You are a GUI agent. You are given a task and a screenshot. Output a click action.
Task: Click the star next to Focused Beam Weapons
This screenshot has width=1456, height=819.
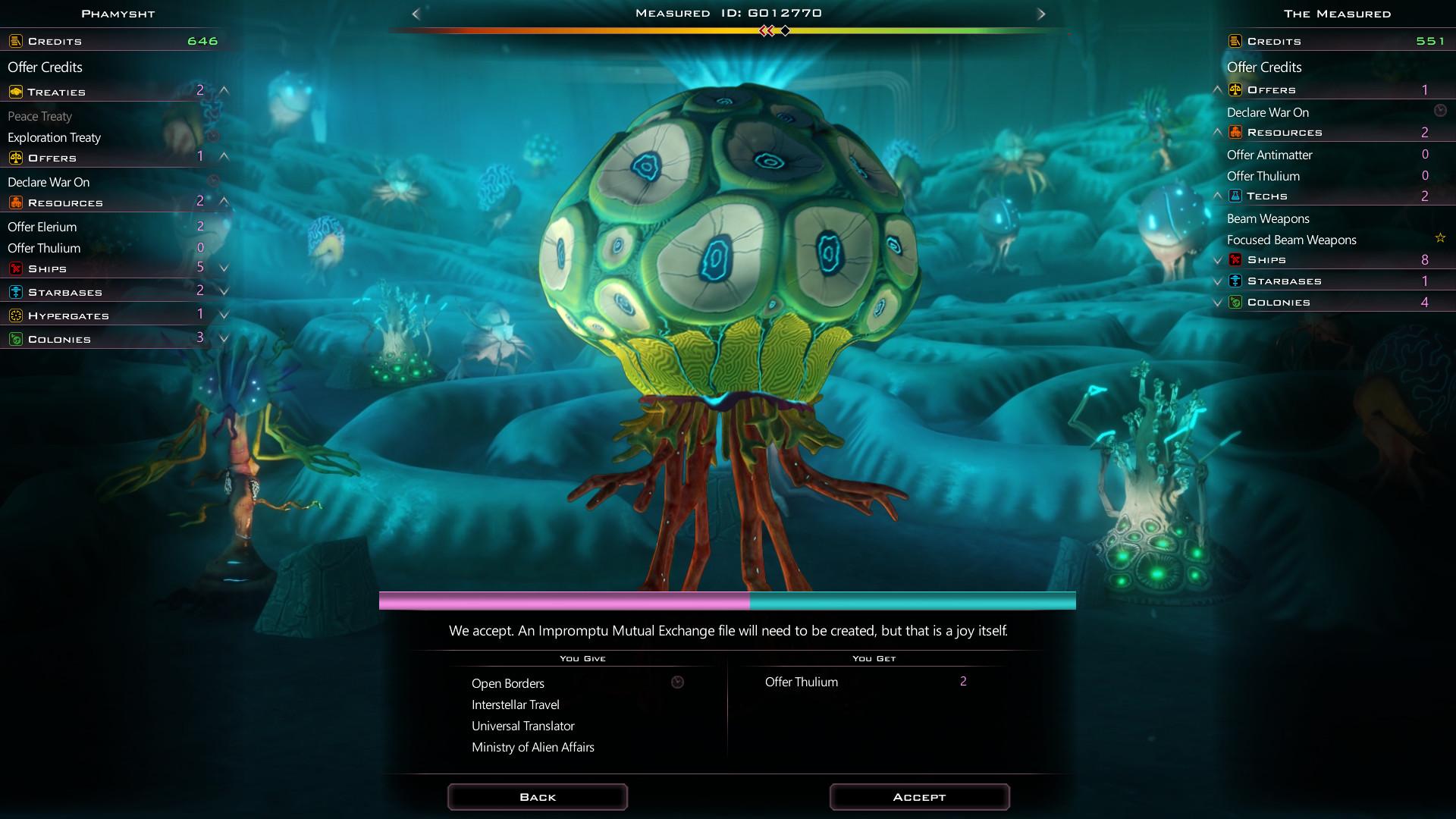(x=1439, y=237)
